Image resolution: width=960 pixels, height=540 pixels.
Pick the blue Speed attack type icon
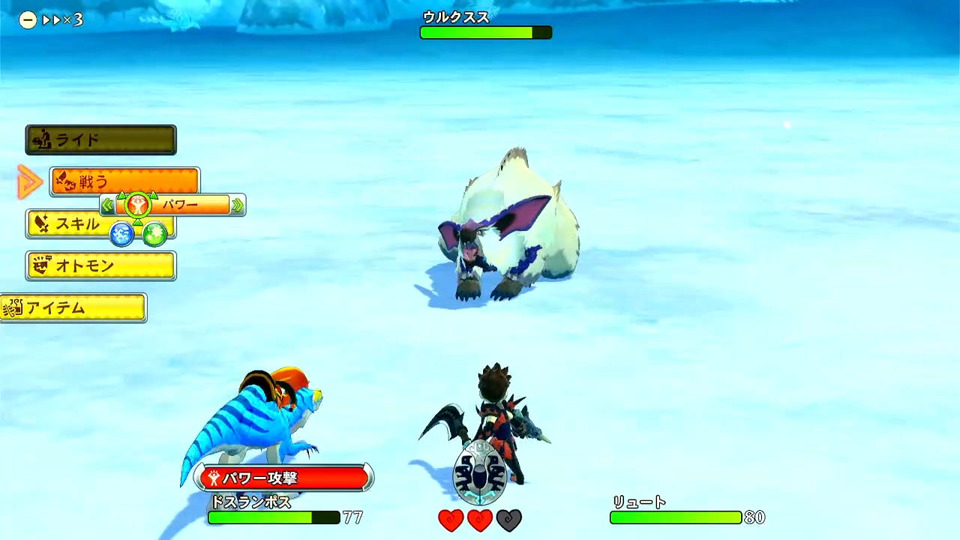coord(122,234)
